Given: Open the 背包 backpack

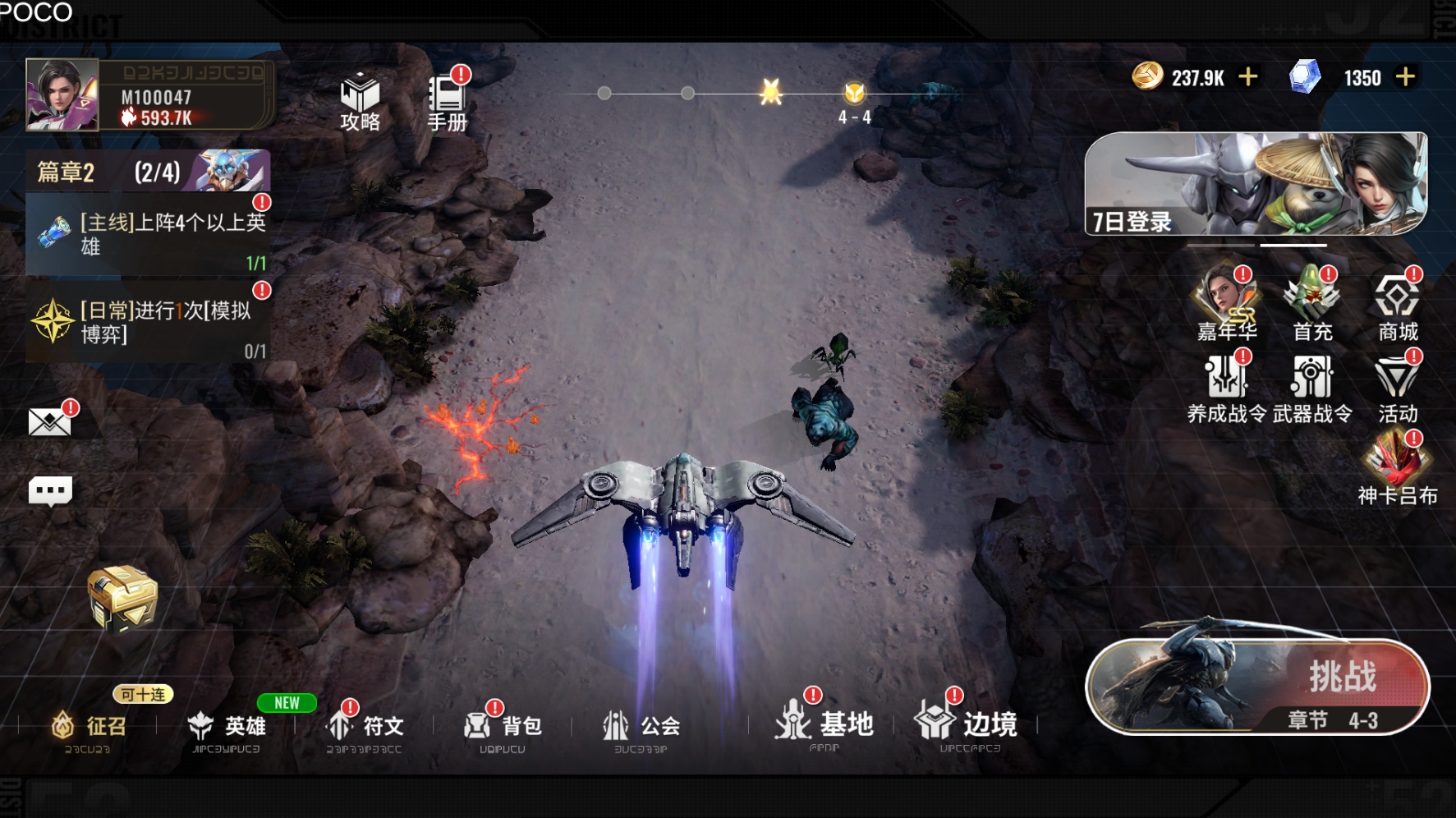Looking at the screenshot, I should pyautogui.click(x=503, y=726).
